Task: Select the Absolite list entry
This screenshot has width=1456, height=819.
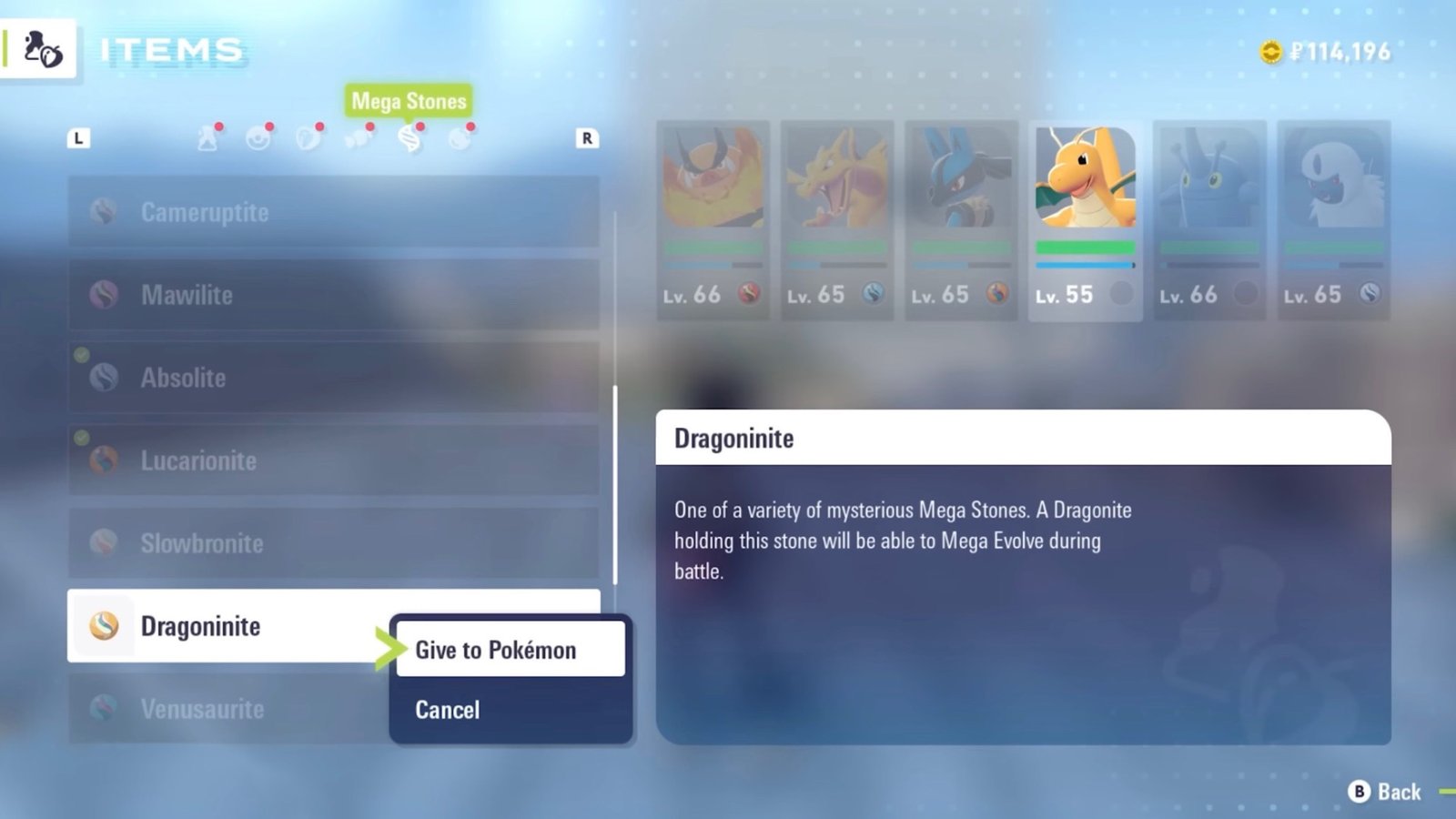Action: [333, 378]
